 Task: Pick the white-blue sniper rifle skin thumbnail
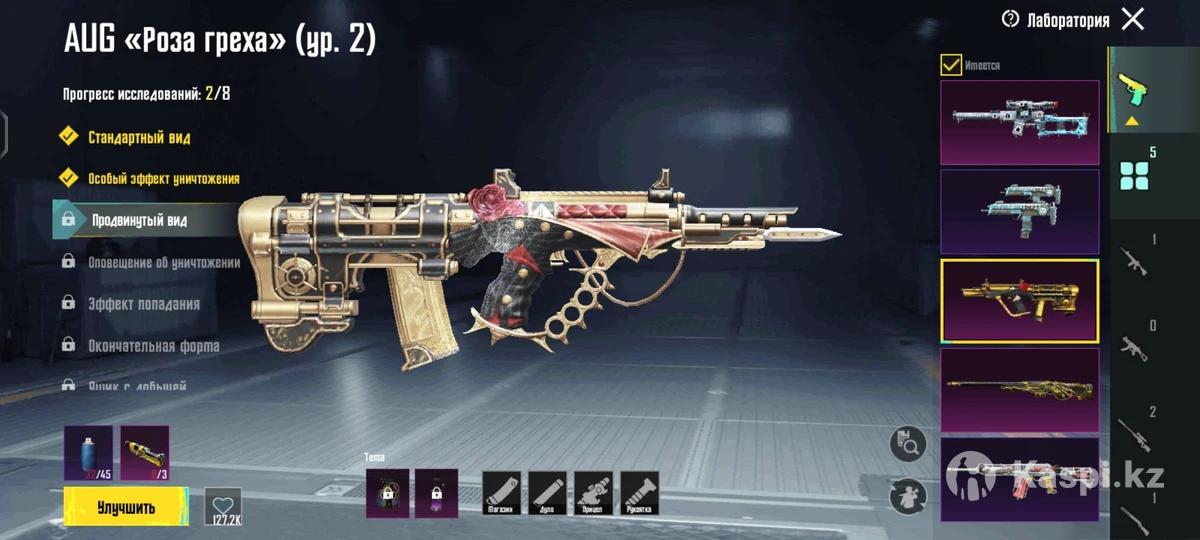1019,122
